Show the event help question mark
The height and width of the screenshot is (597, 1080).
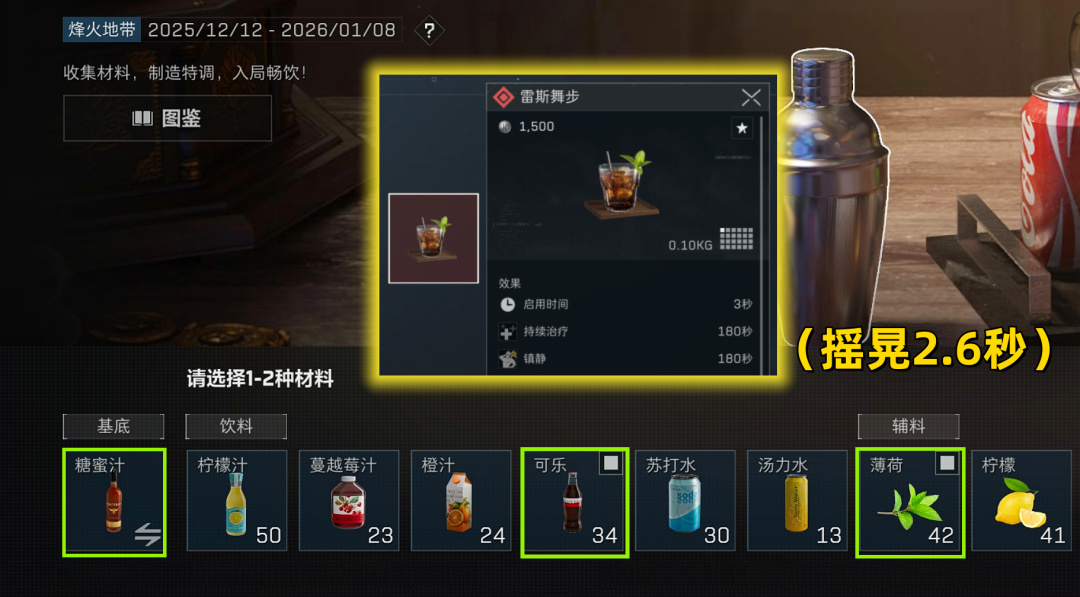429,30
